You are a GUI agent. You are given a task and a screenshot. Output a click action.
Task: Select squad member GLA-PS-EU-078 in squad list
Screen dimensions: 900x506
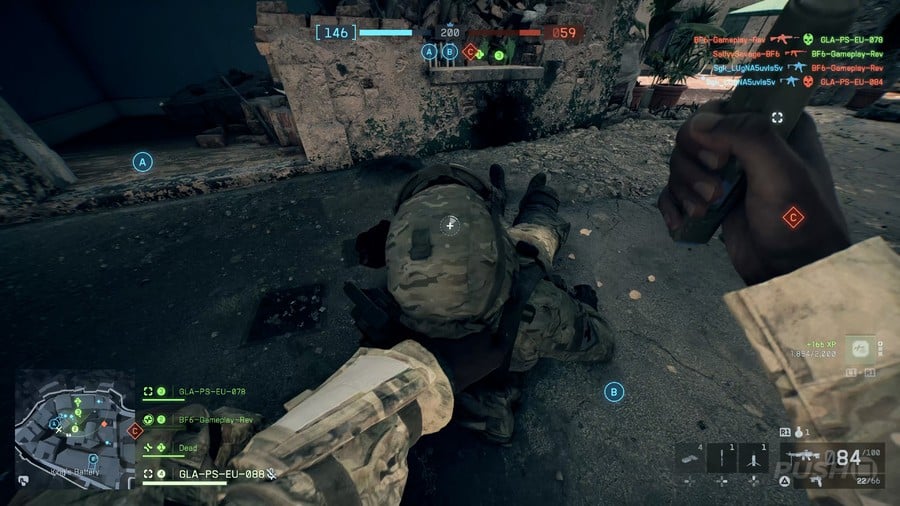point(210,391)
